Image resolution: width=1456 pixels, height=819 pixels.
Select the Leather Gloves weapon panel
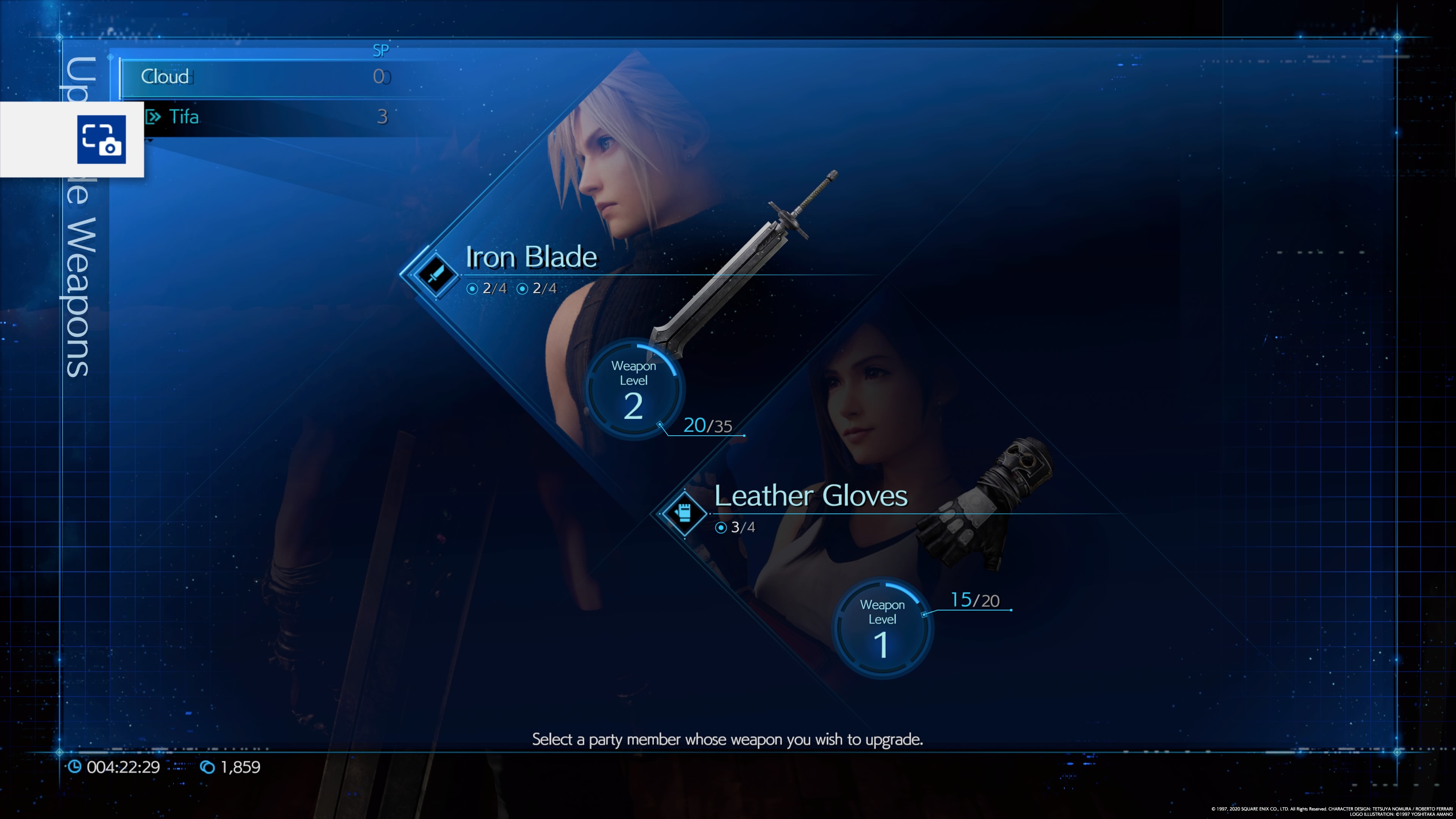810,496
